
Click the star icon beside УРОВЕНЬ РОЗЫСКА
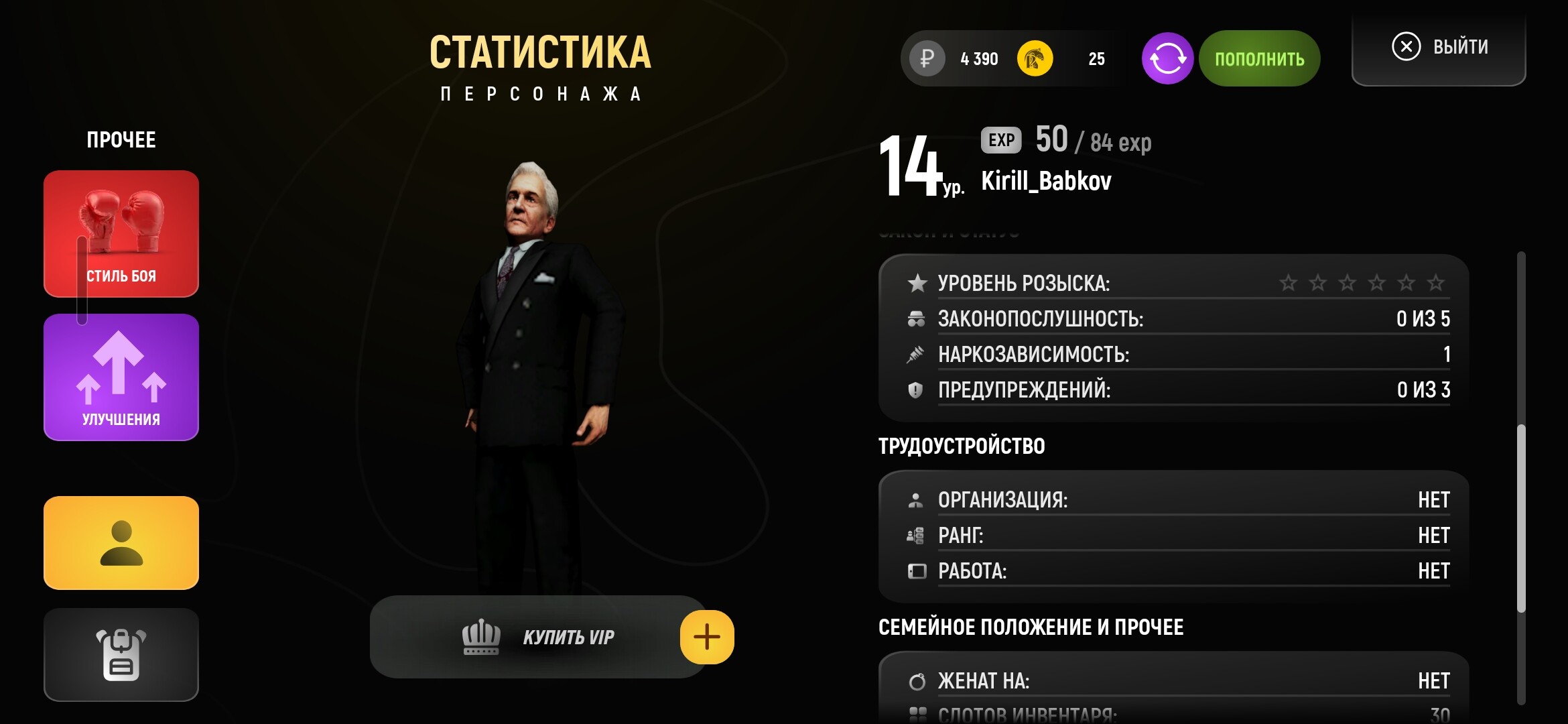pyautogui.click(x=917, y=282)
